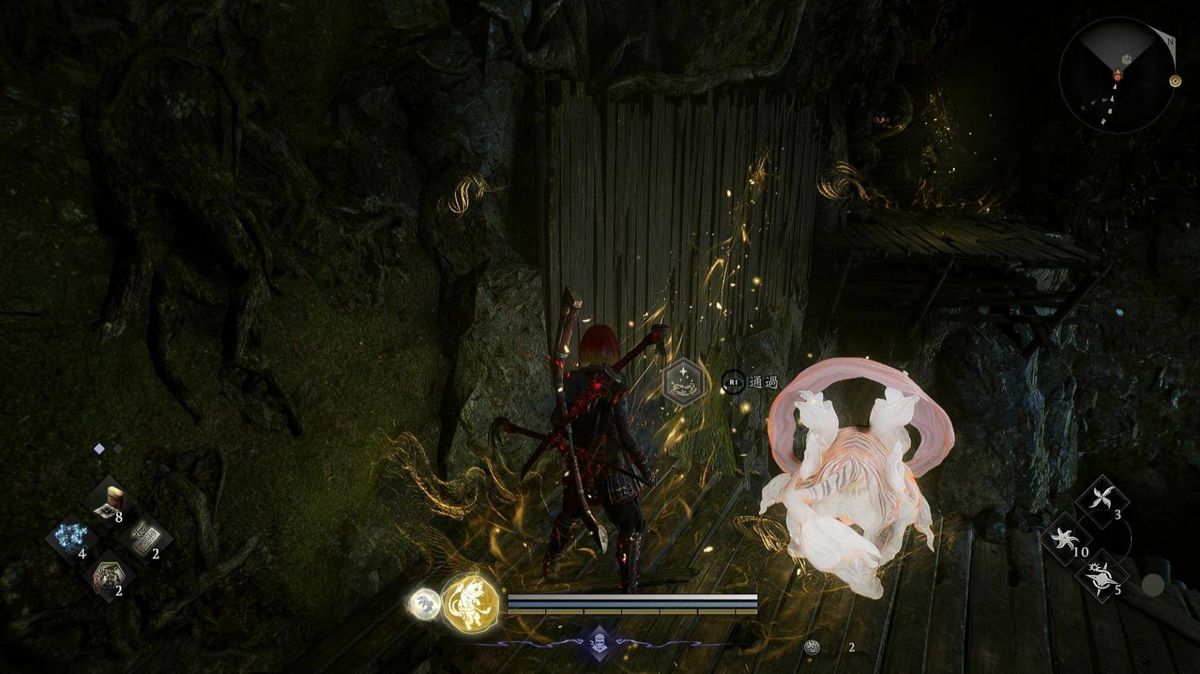Activate the golden guardian spirit medallion
The image size is (1200, 674).
pos(471,601)
